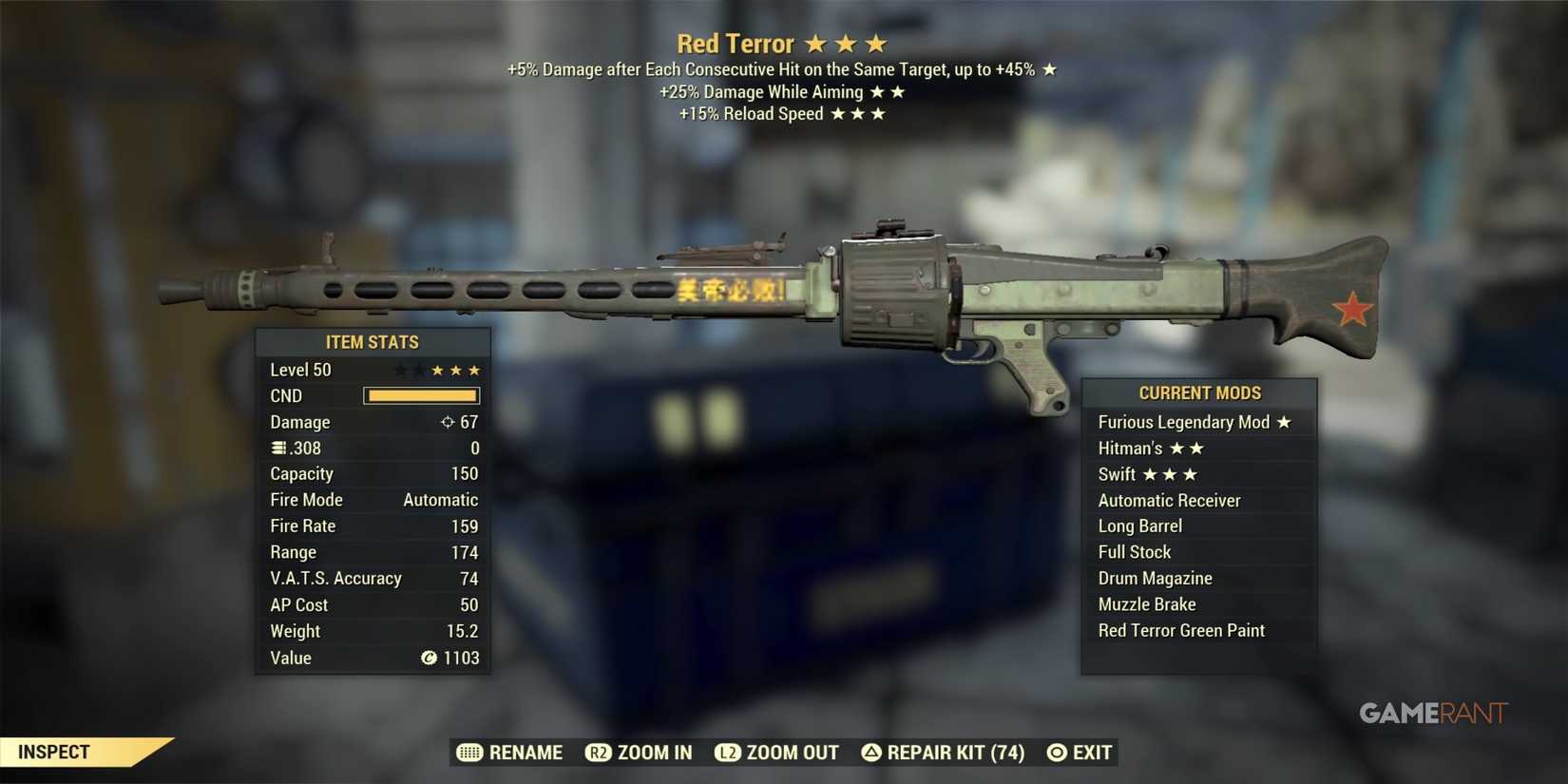This screenshot has height=784, width=1568.
Task: Click the ammo icon beside .308
Action: click(277, 448)
